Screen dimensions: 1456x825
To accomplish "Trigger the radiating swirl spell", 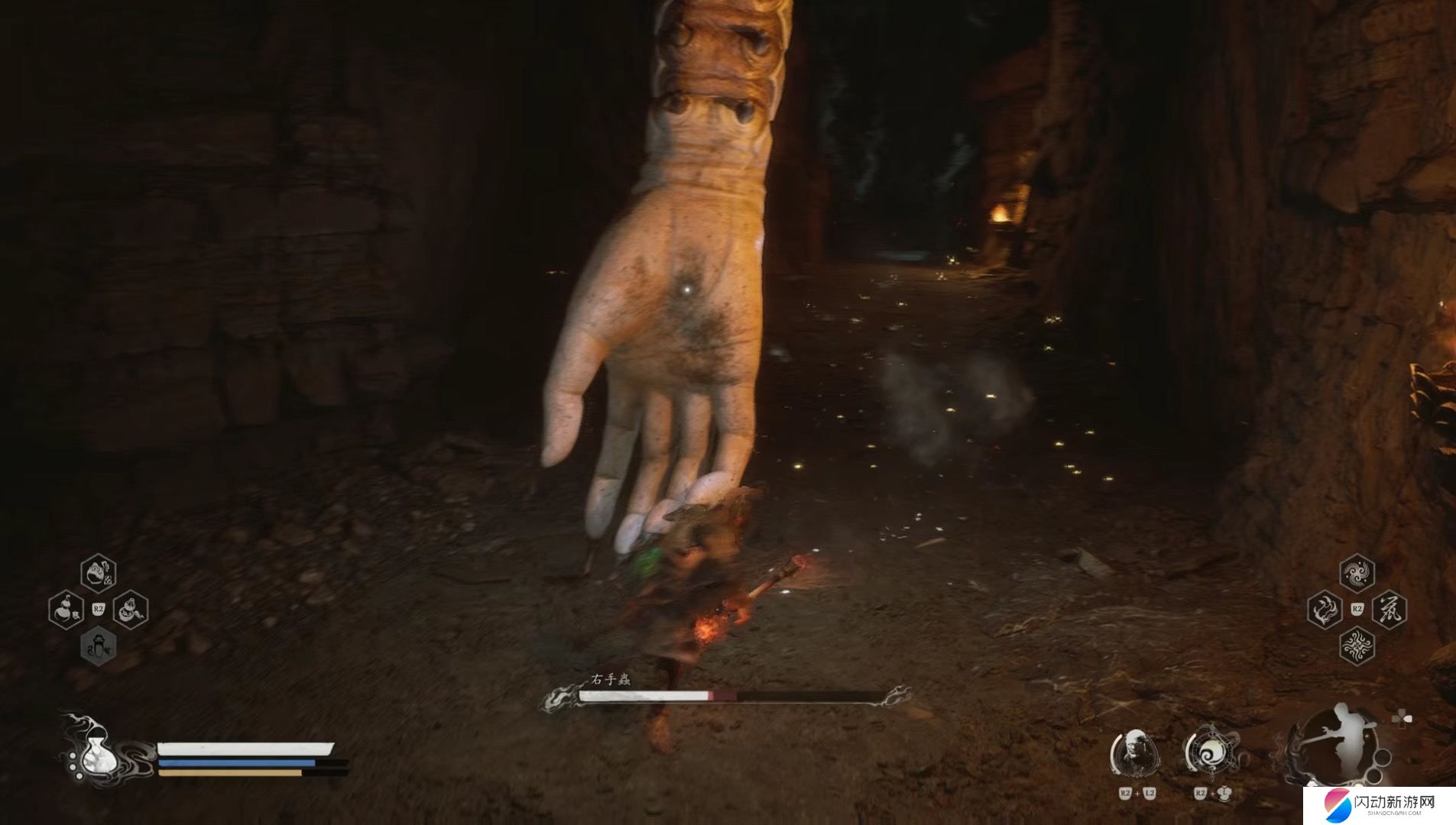I will [x=1357, y=646].
